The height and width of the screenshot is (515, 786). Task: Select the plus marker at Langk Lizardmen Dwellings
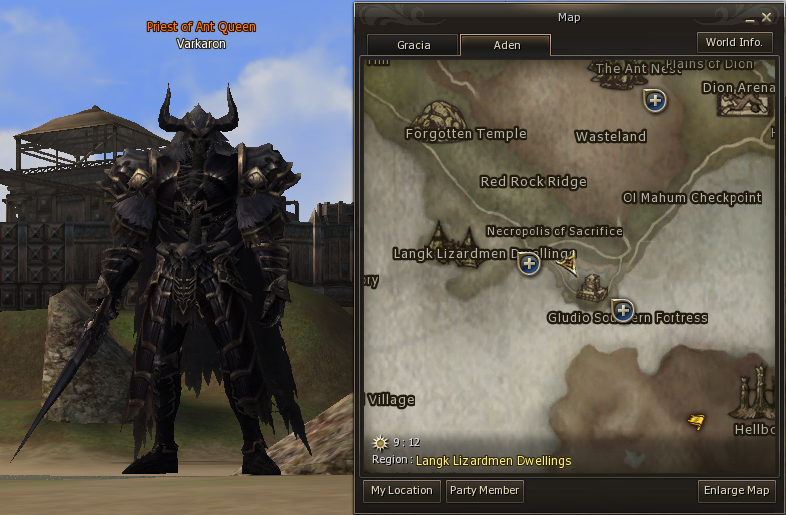[529, 264]
